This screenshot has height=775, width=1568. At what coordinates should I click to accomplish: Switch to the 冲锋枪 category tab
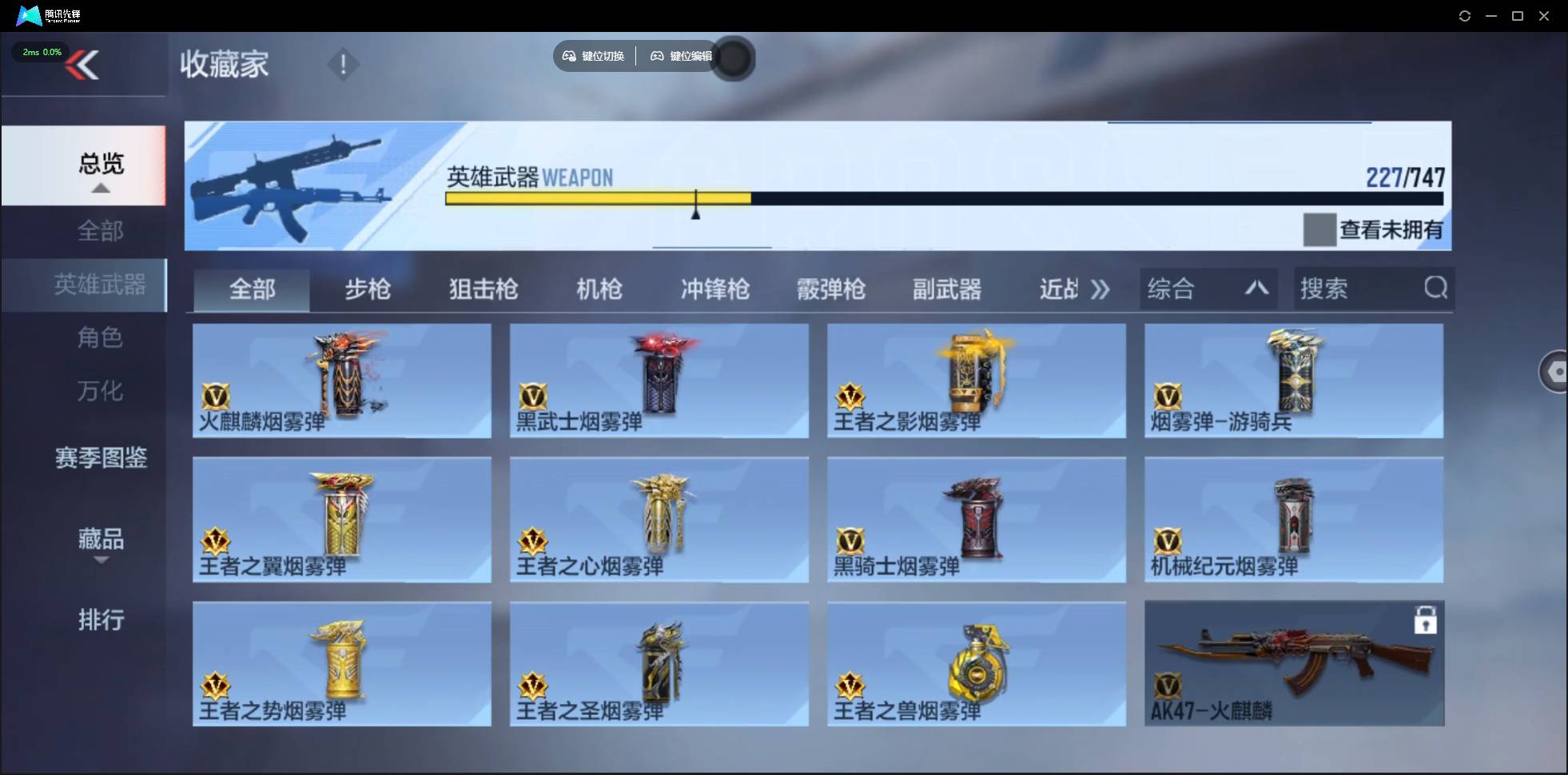point(714,289)
